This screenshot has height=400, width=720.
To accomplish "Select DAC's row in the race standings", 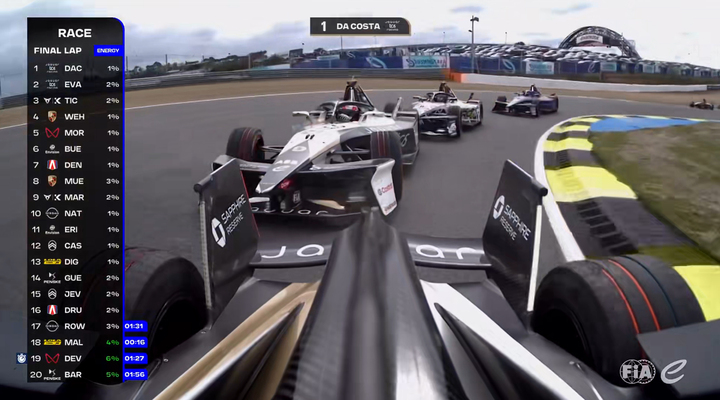I will [x=76, y=68].
